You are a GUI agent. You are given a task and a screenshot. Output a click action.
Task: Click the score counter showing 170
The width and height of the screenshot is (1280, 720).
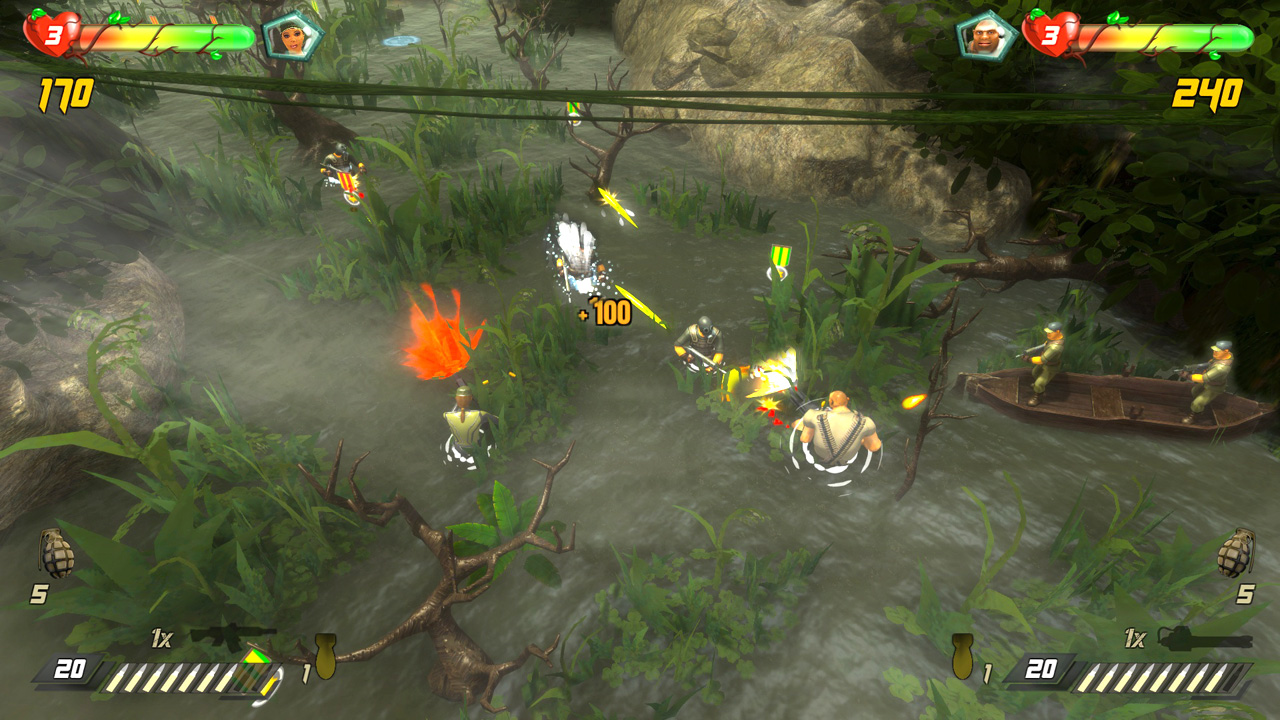pos(65,95)
